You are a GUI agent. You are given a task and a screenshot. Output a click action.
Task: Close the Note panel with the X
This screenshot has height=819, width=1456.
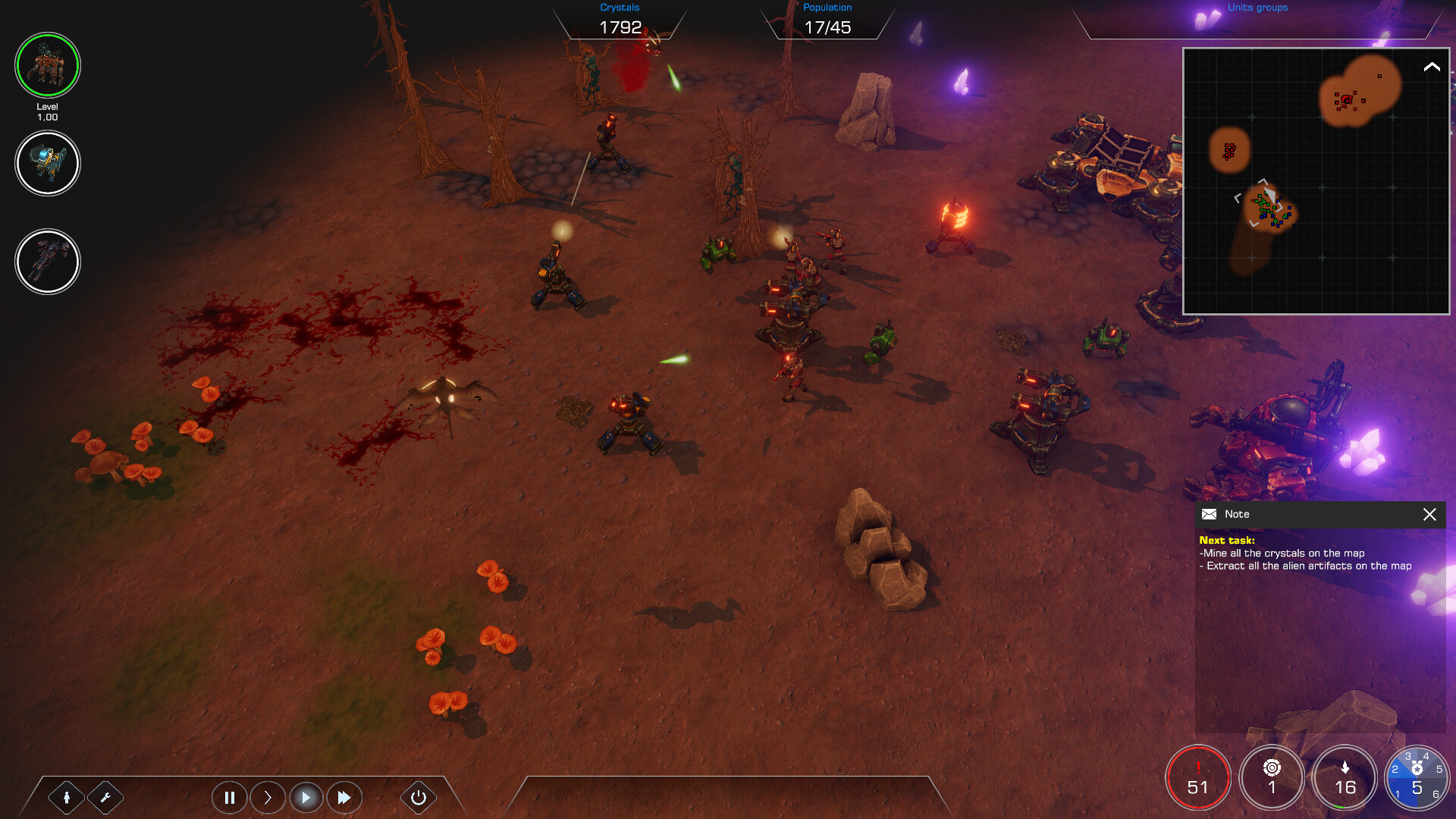[1429, 515]
